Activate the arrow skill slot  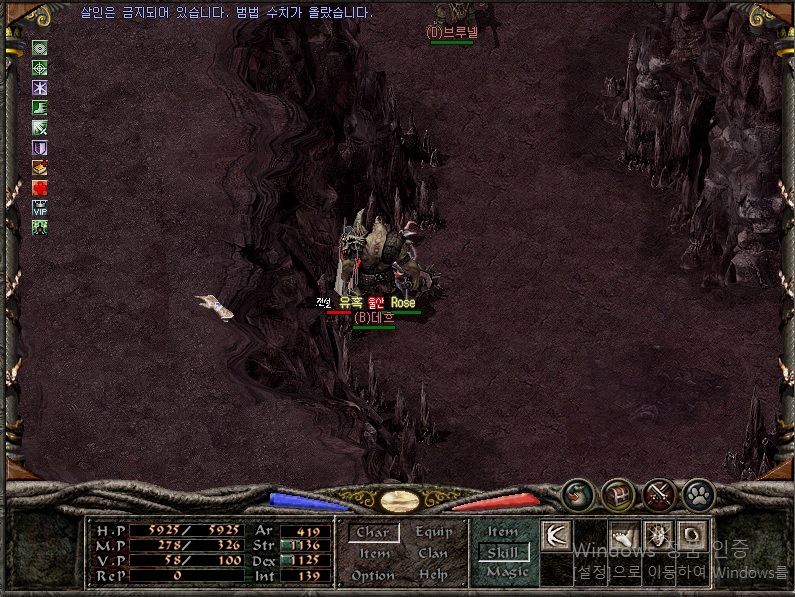557,535
